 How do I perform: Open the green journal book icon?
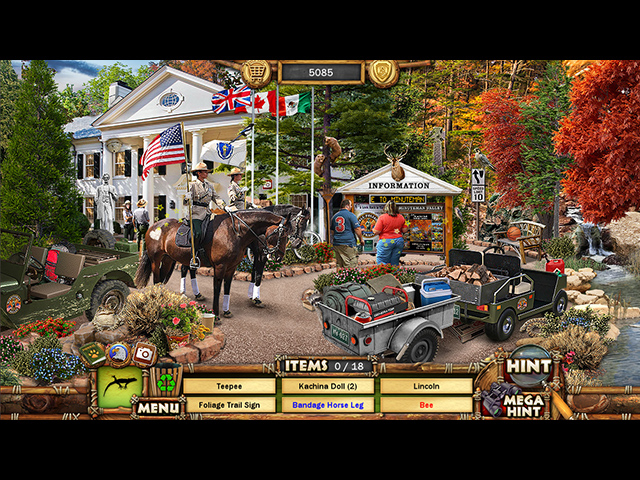coord(94,353)
